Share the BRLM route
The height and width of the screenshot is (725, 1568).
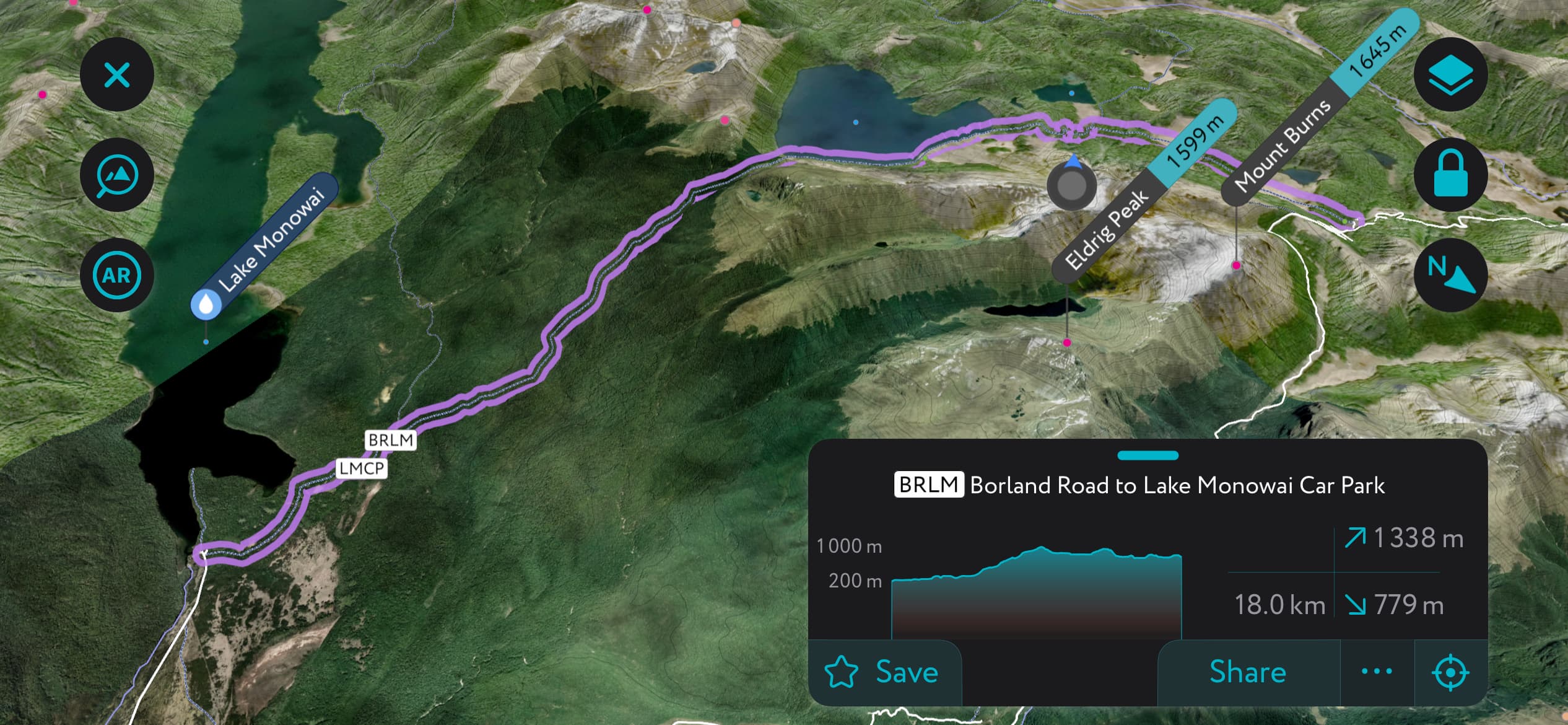1247,672
